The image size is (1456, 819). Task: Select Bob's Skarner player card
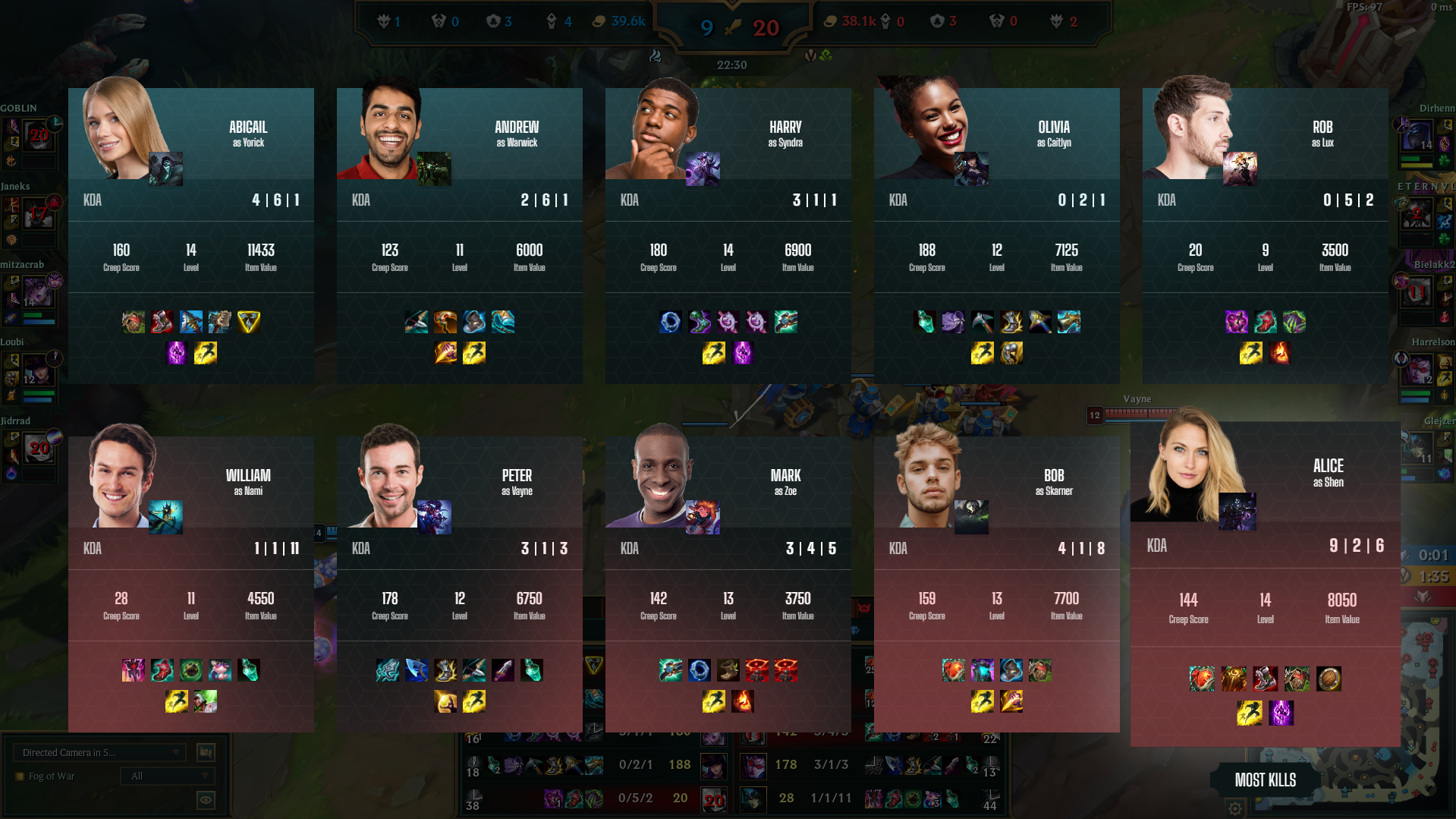tap(996, 577)
